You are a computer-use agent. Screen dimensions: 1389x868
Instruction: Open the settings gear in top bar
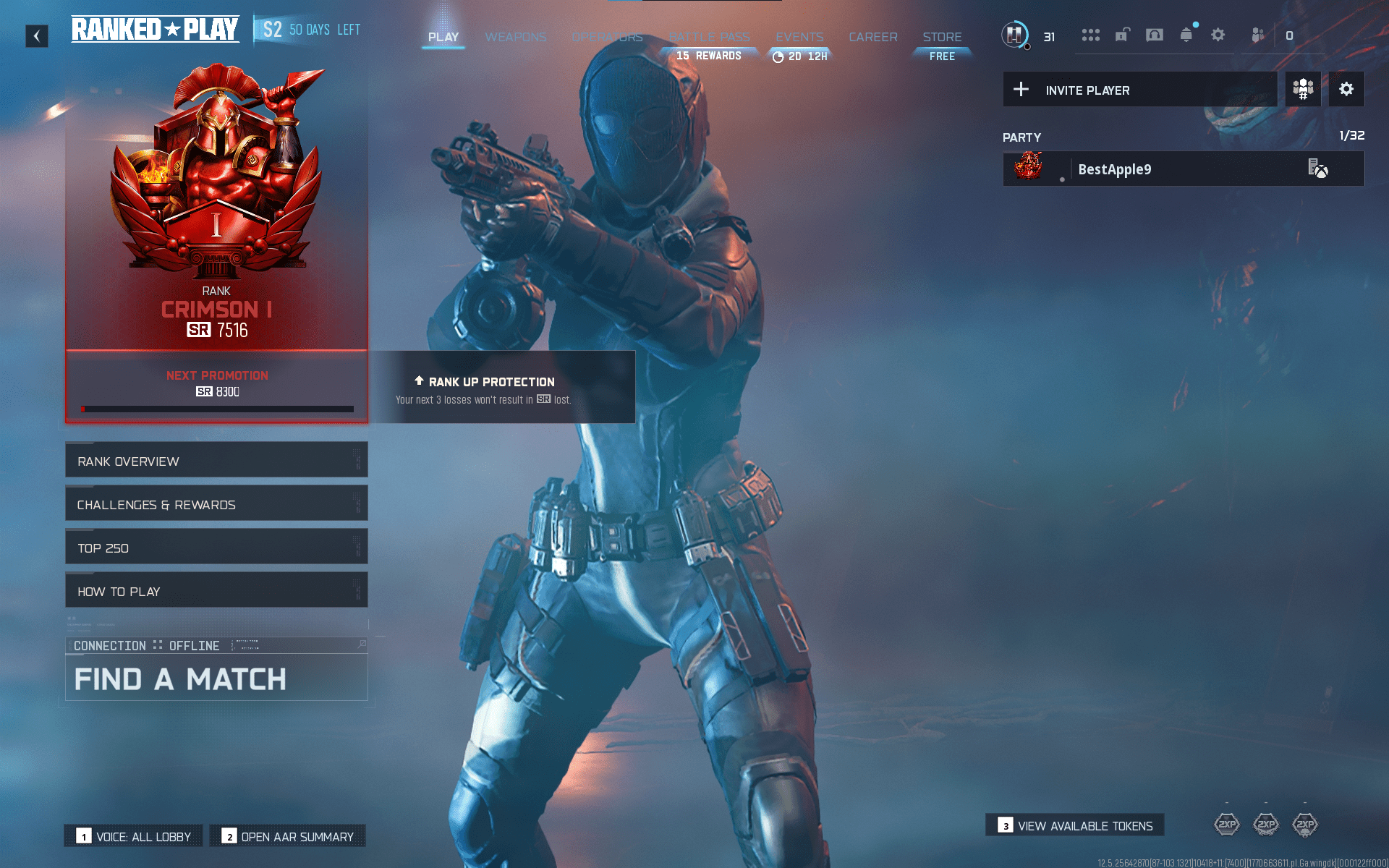pos(1218,35)
